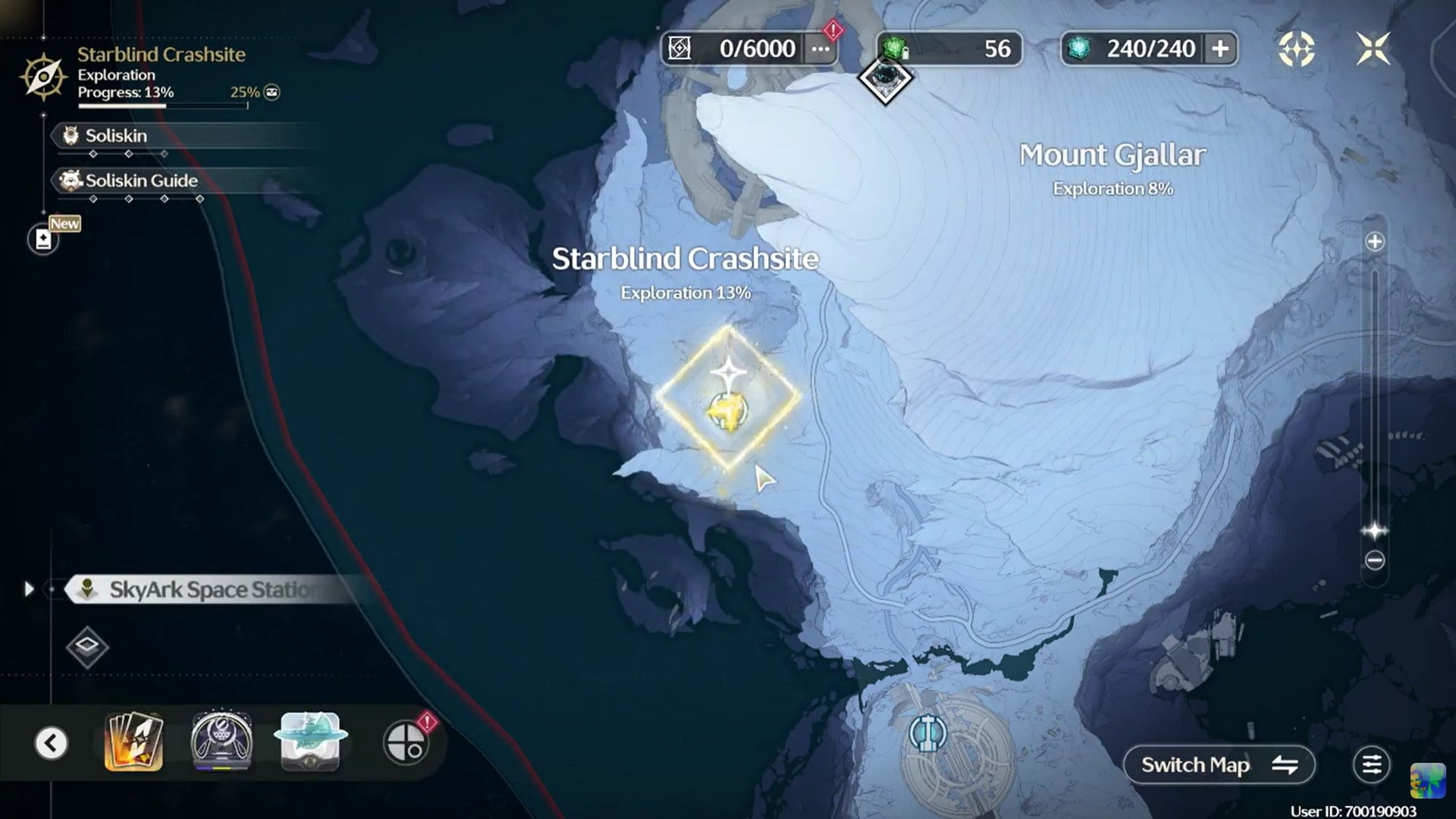The width and height of the screenshot is (1456, 819).
Task: Select the Soliskin tracker entry
Action: [x=116, y=136]
